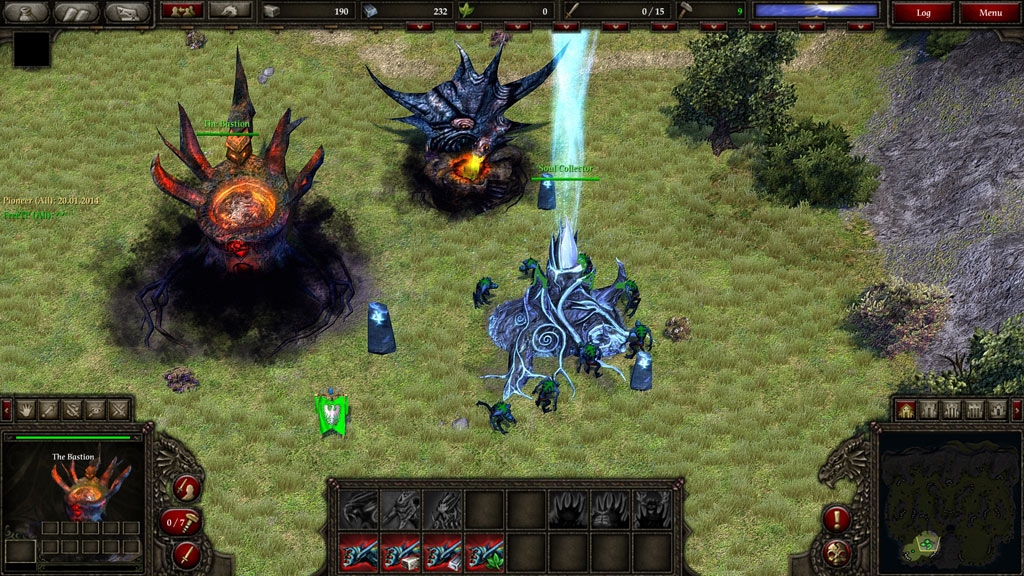Click the 0/7 worker count button
This screenshot has height=576, width=1024.
pos(181,521)
